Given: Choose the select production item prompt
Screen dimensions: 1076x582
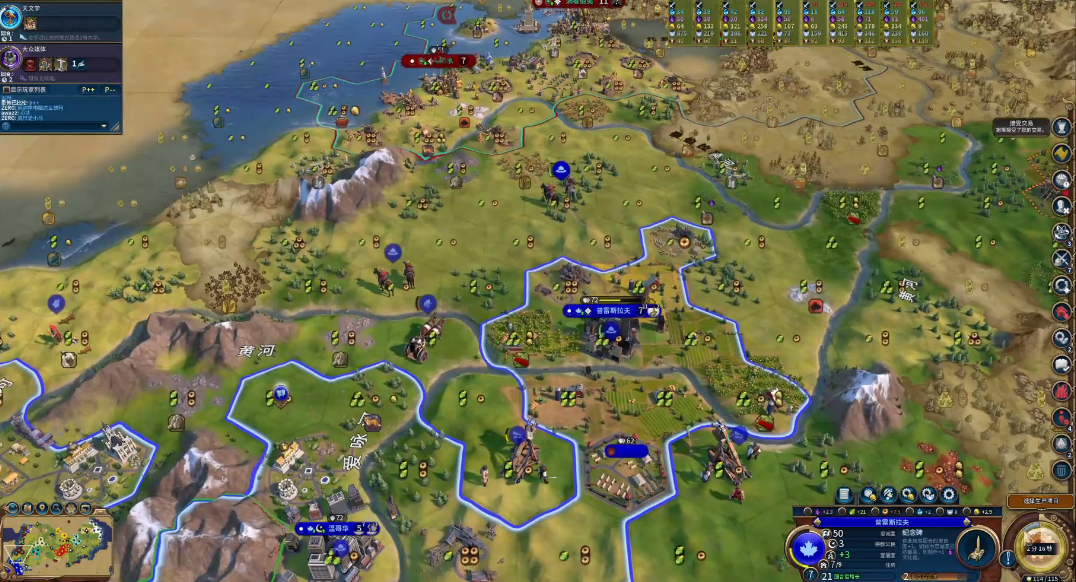Looking at the screenshot, I should [1040, 499].
